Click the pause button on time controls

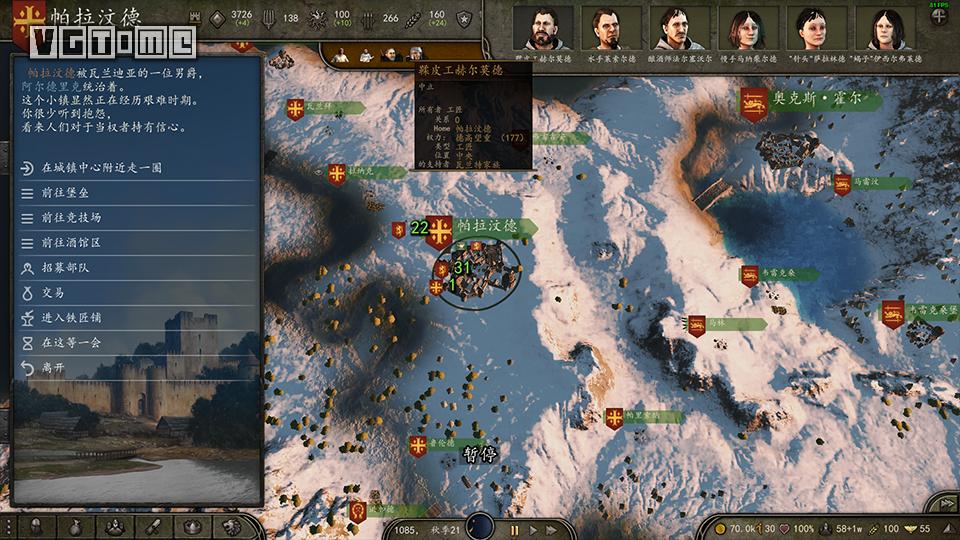(515, 529)
